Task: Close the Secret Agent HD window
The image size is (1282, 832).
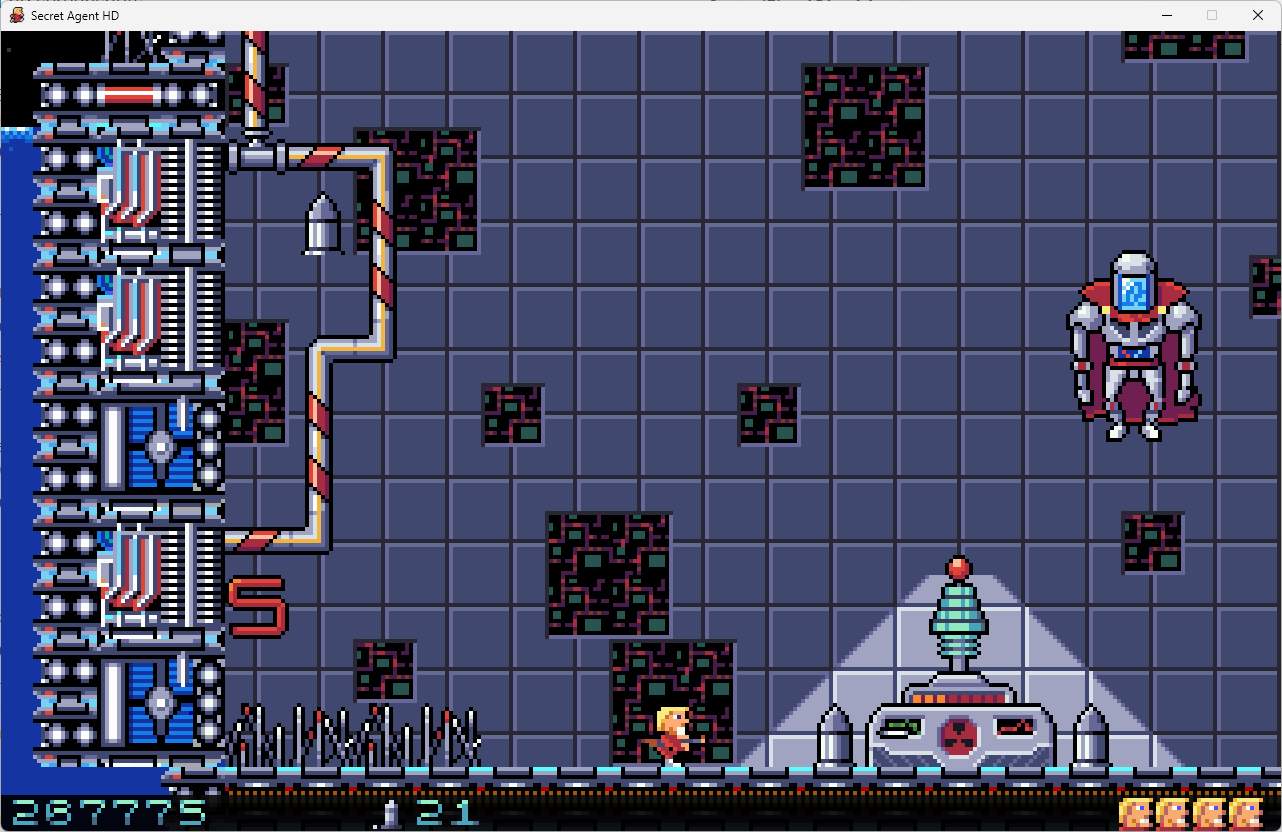Action: coord(1258,15)
